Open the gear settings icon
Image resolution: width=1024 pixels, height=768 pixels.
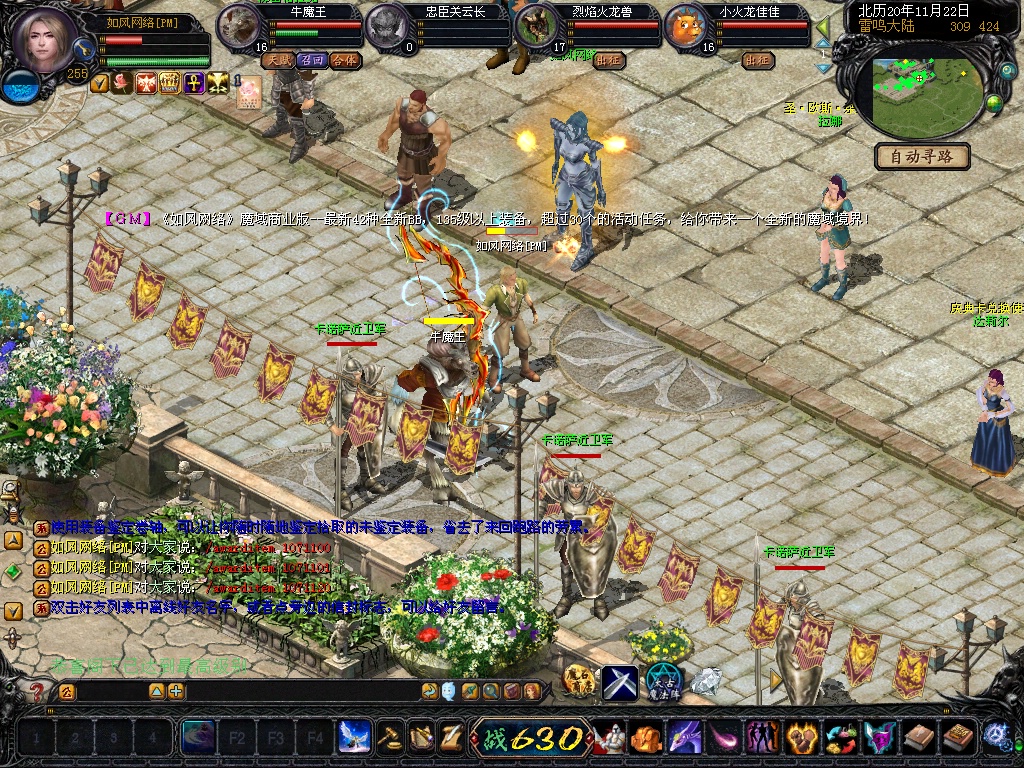coord(995,736)
